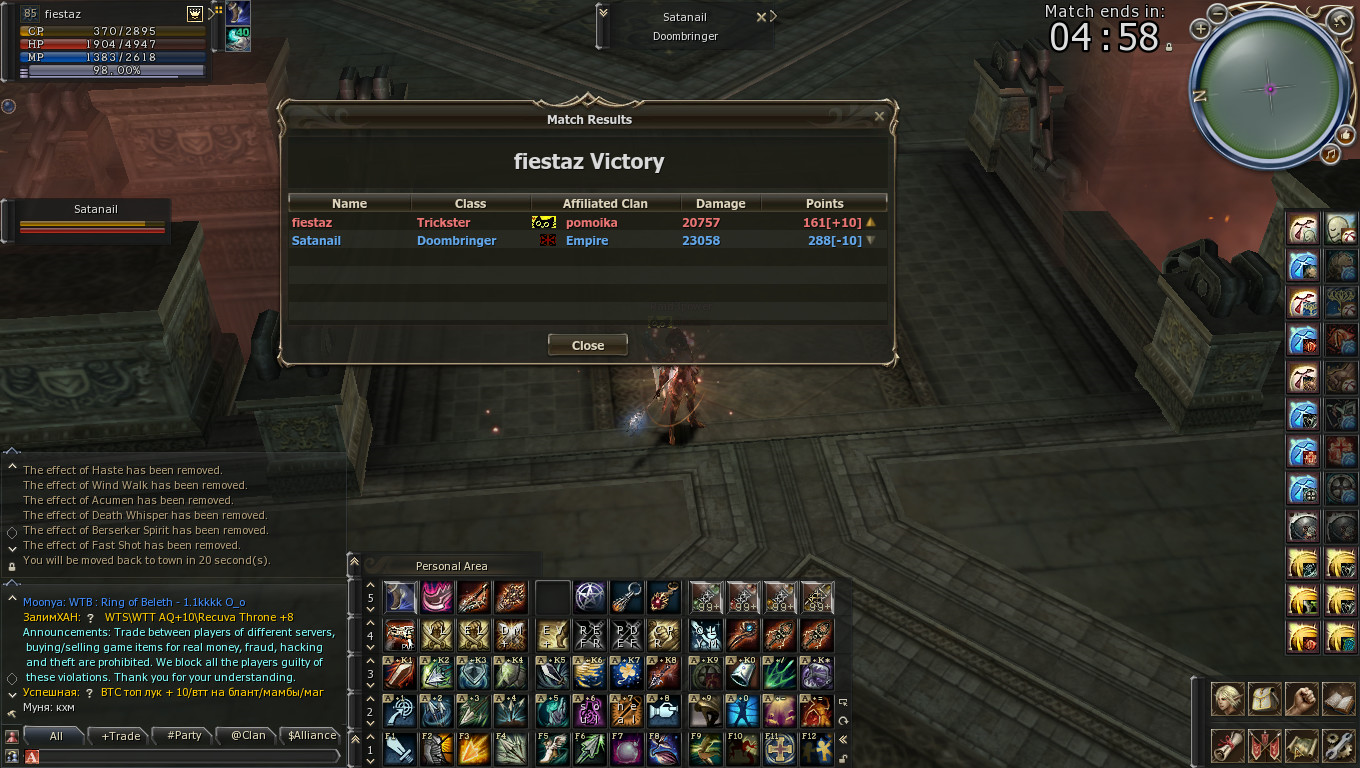Switch to the $Alliance chat tab
The height and width of the screenshot is (768, 1360).
(311, 736)
